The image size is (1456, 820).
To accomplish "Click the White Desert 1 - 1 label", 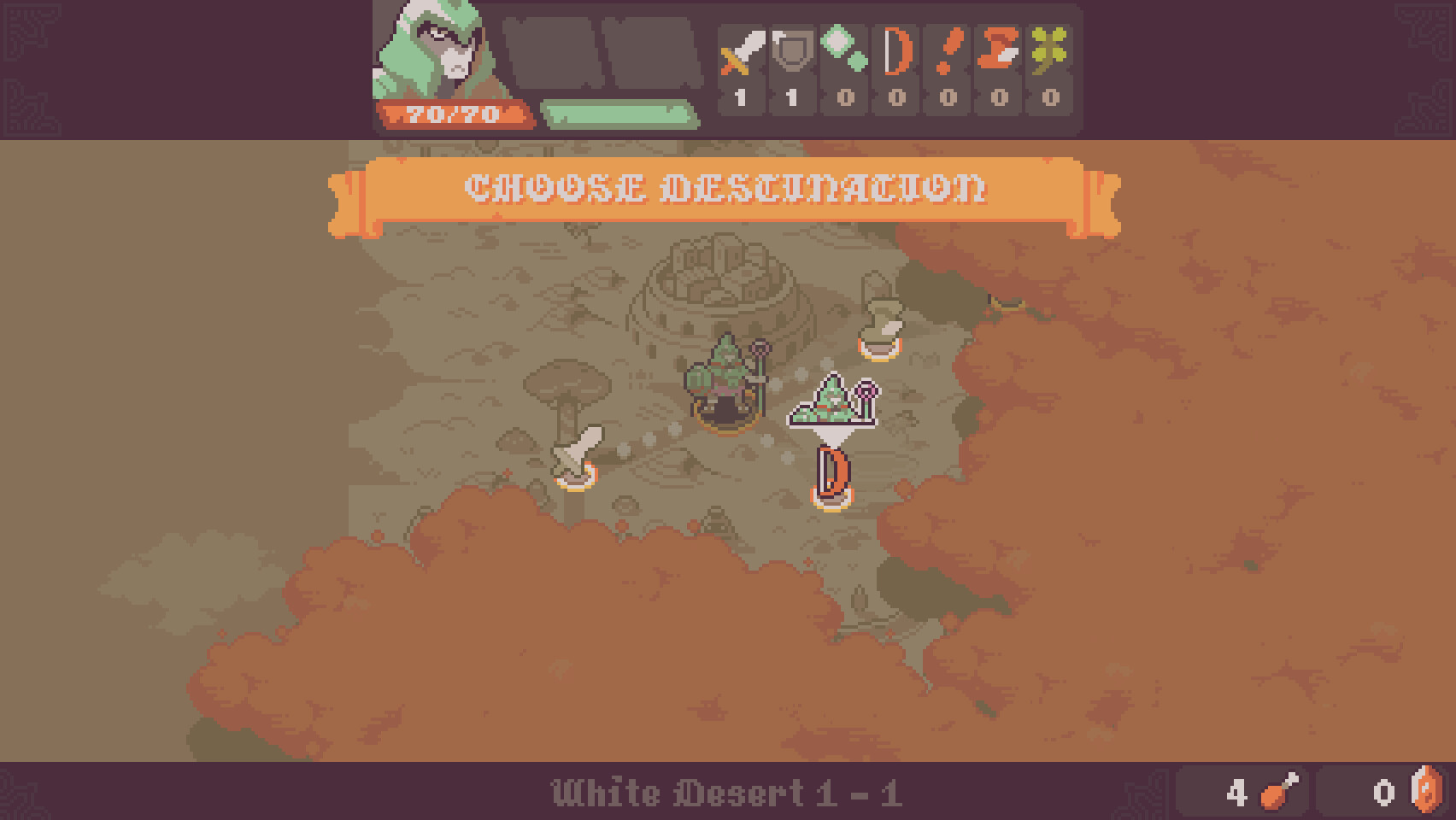I will (x=726, y=793).
